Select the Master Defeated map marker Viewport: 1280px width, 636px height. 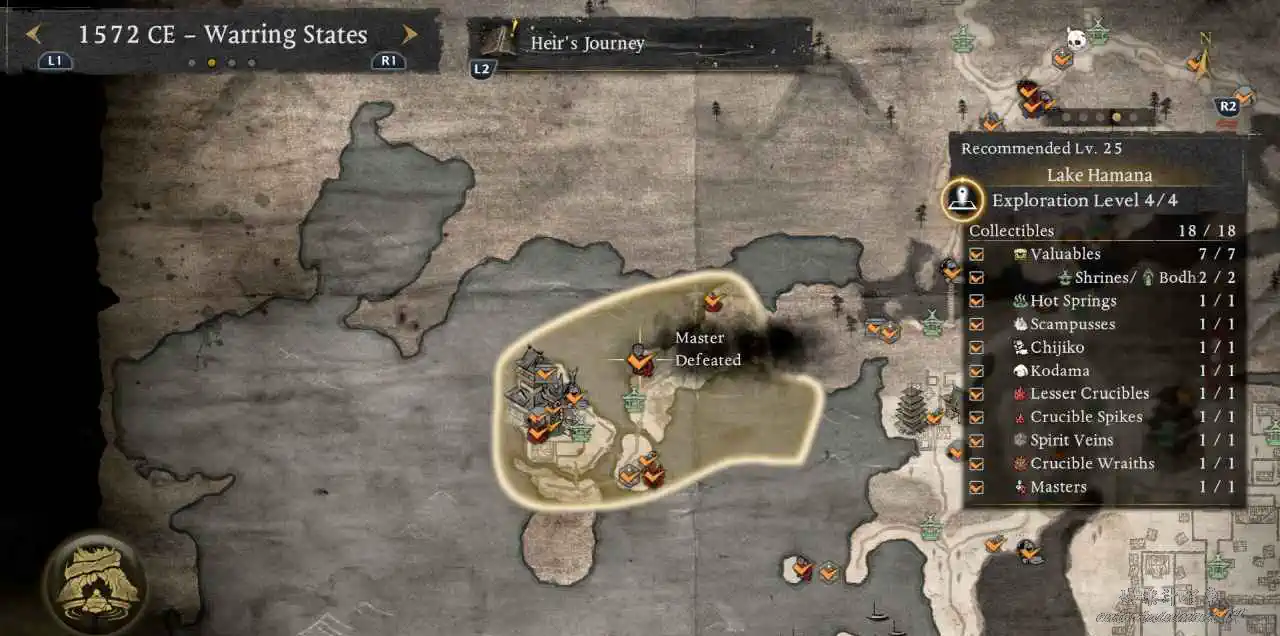640,359
